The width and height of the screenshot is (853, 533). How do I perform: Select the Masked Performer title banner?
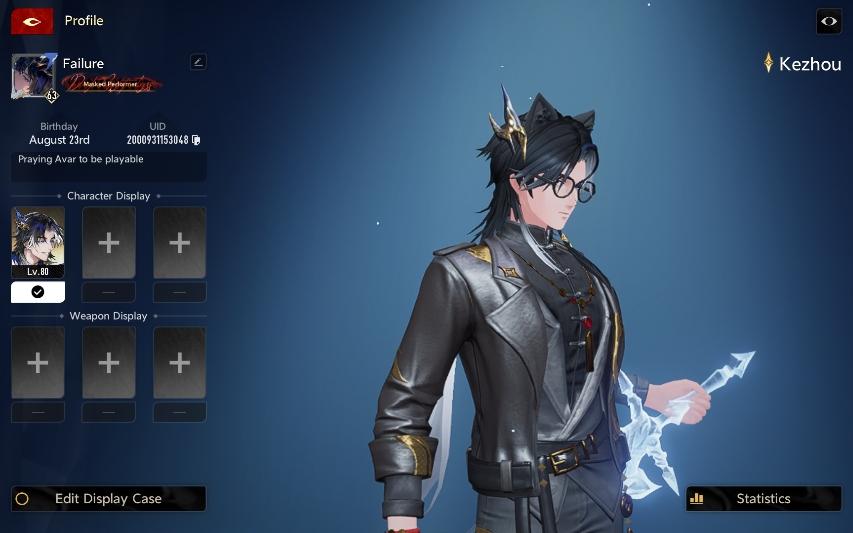(112, 84)
